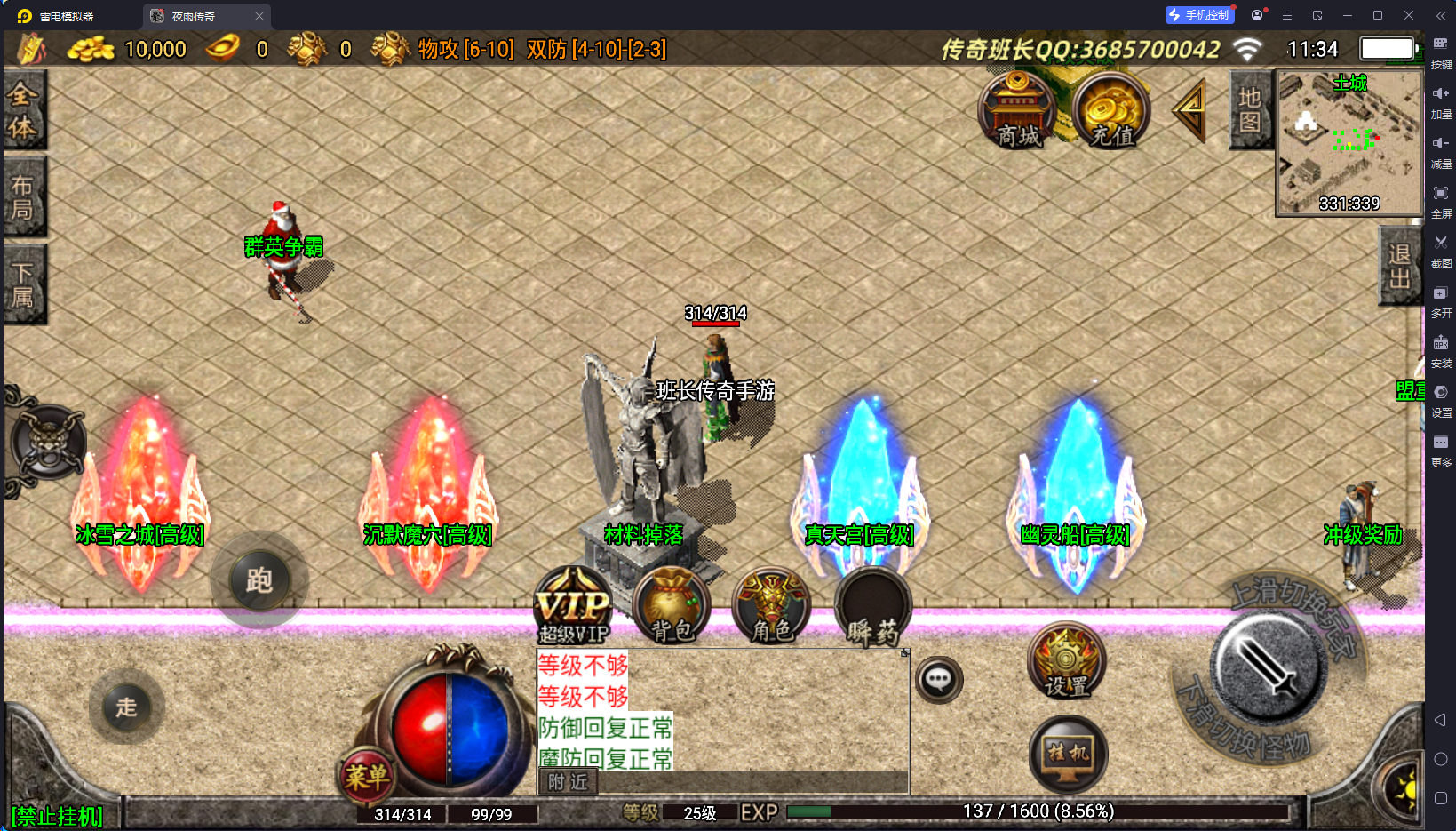Tap the 退出 exit button
The width and height of the screenshot is (1456, 831).
point(1400,266)
